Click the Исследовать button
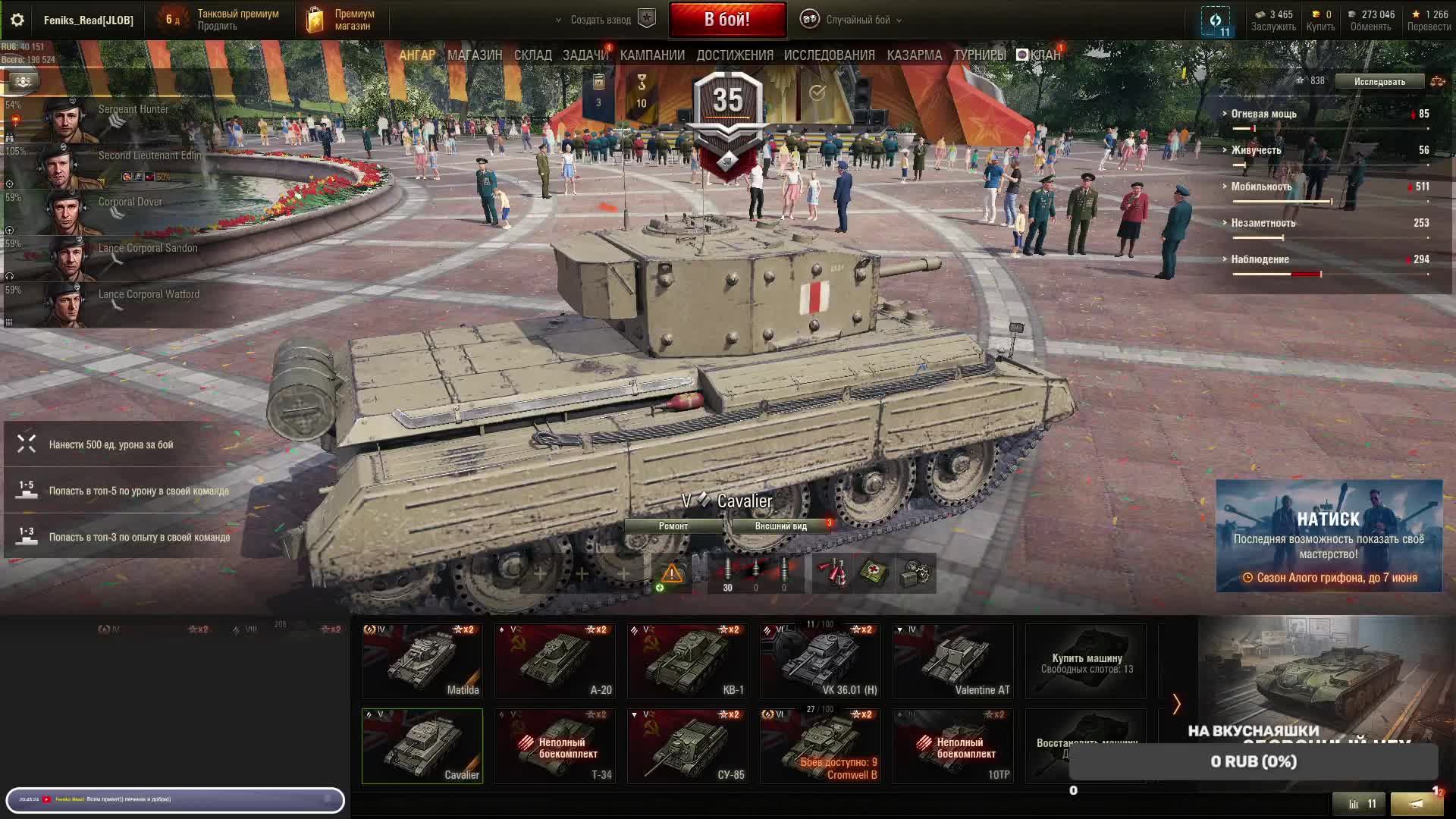The width and height of the screenshot is (1456, 819). click(x=1379, y=81)
